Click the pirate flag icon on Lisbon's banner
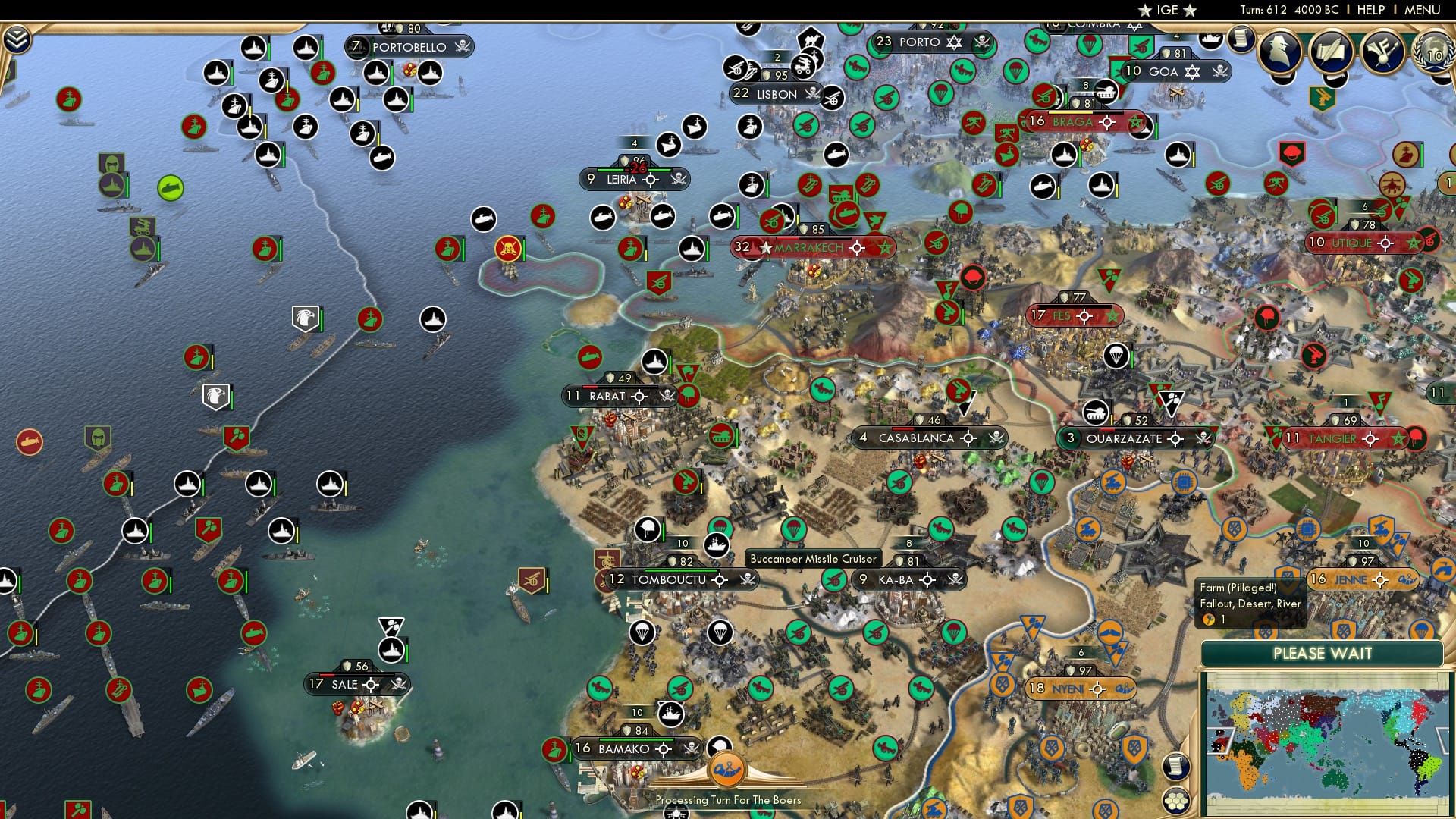The width and height of the screenshot is (1456, 819). (x=813, y=93)
